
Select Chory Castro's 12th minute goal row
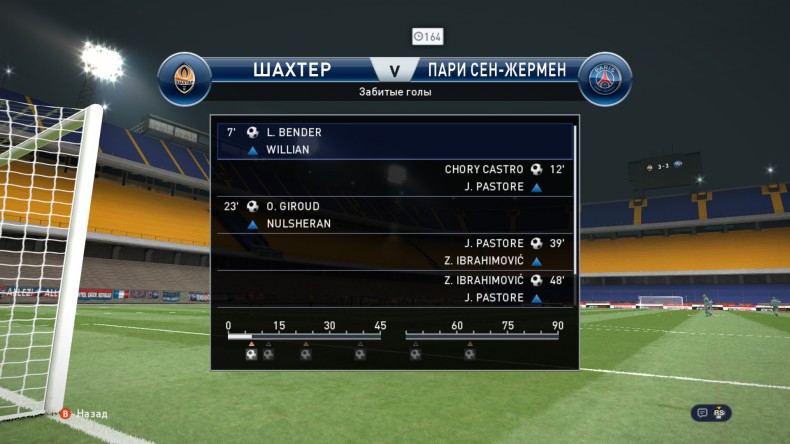[x=395, y=178]
